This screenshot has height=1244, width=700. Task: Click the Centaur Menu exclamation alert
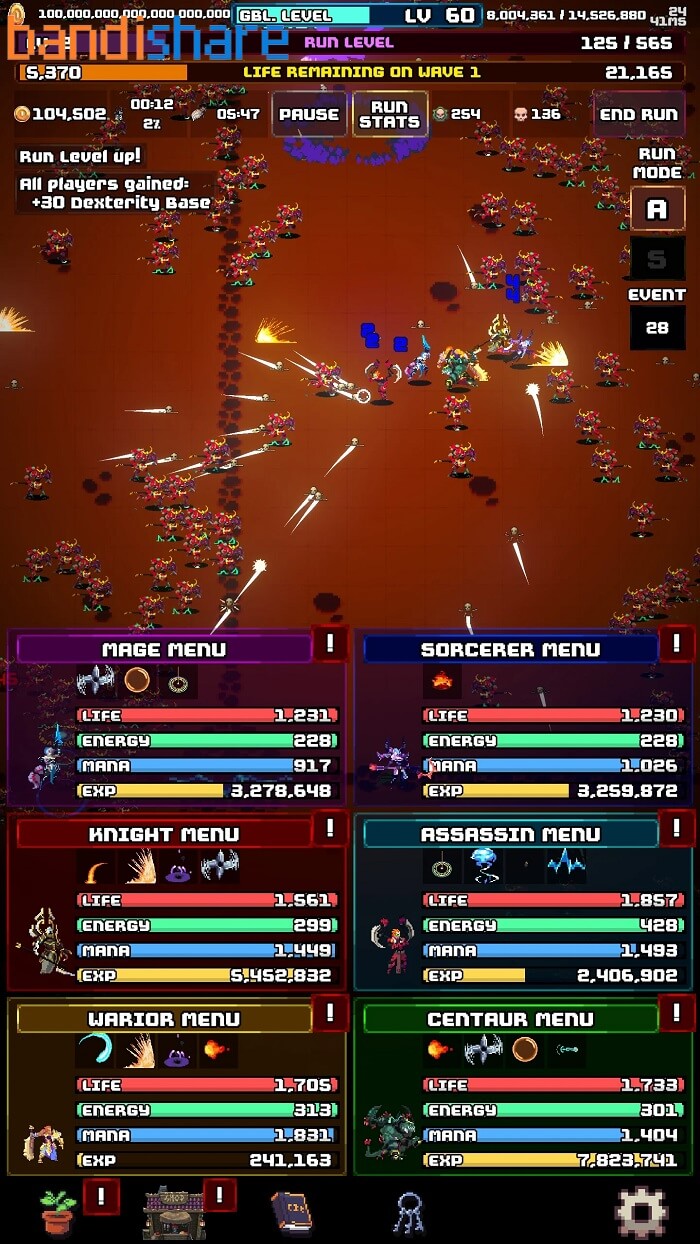click(677, 1014)
